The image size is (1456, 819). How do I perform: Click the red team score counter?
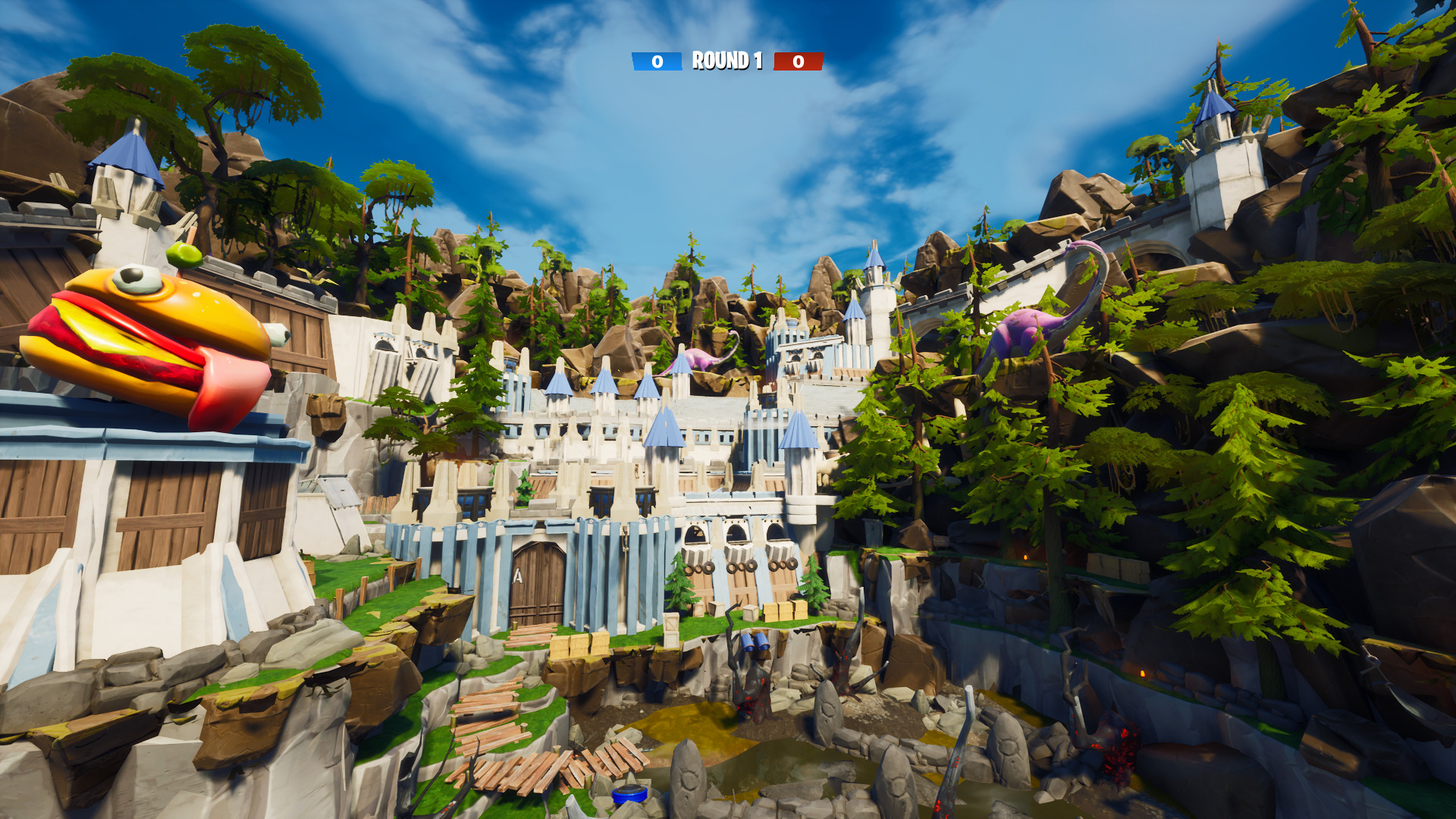[x=797, y=62]
